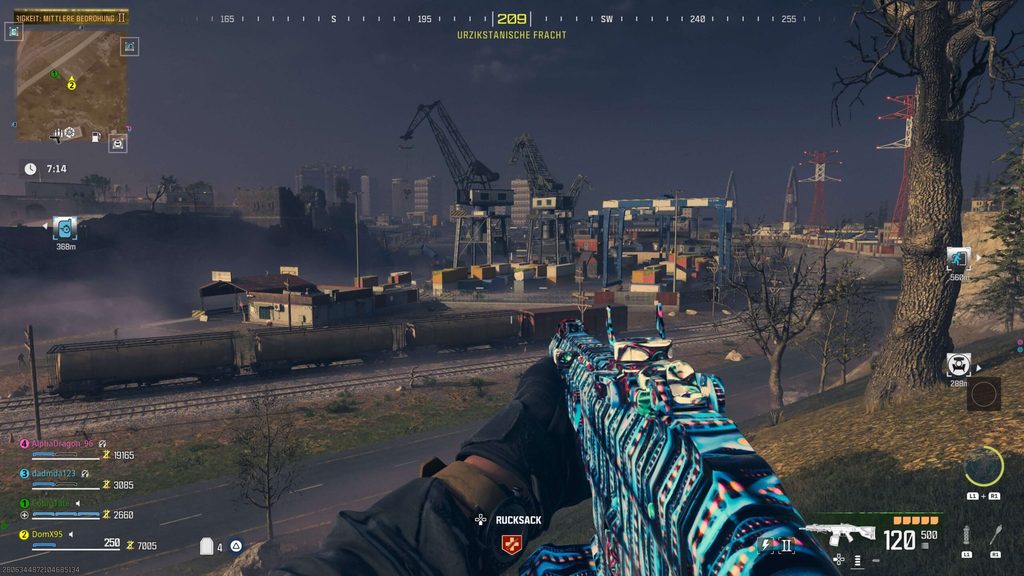Click the Pack-a-Punch level II icon
The height and width of the screenshot is (576, 1024).
[786, 545]
